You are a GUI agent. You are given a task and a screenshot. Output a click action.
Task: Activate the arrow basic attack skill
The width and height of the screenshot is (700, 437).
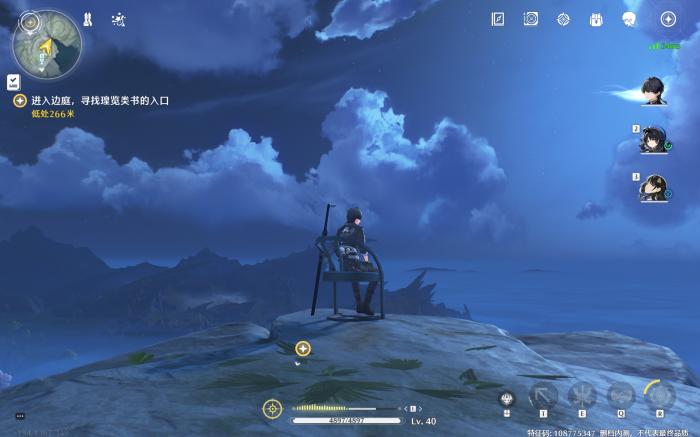pyautogui.click(x=544, y=395)
